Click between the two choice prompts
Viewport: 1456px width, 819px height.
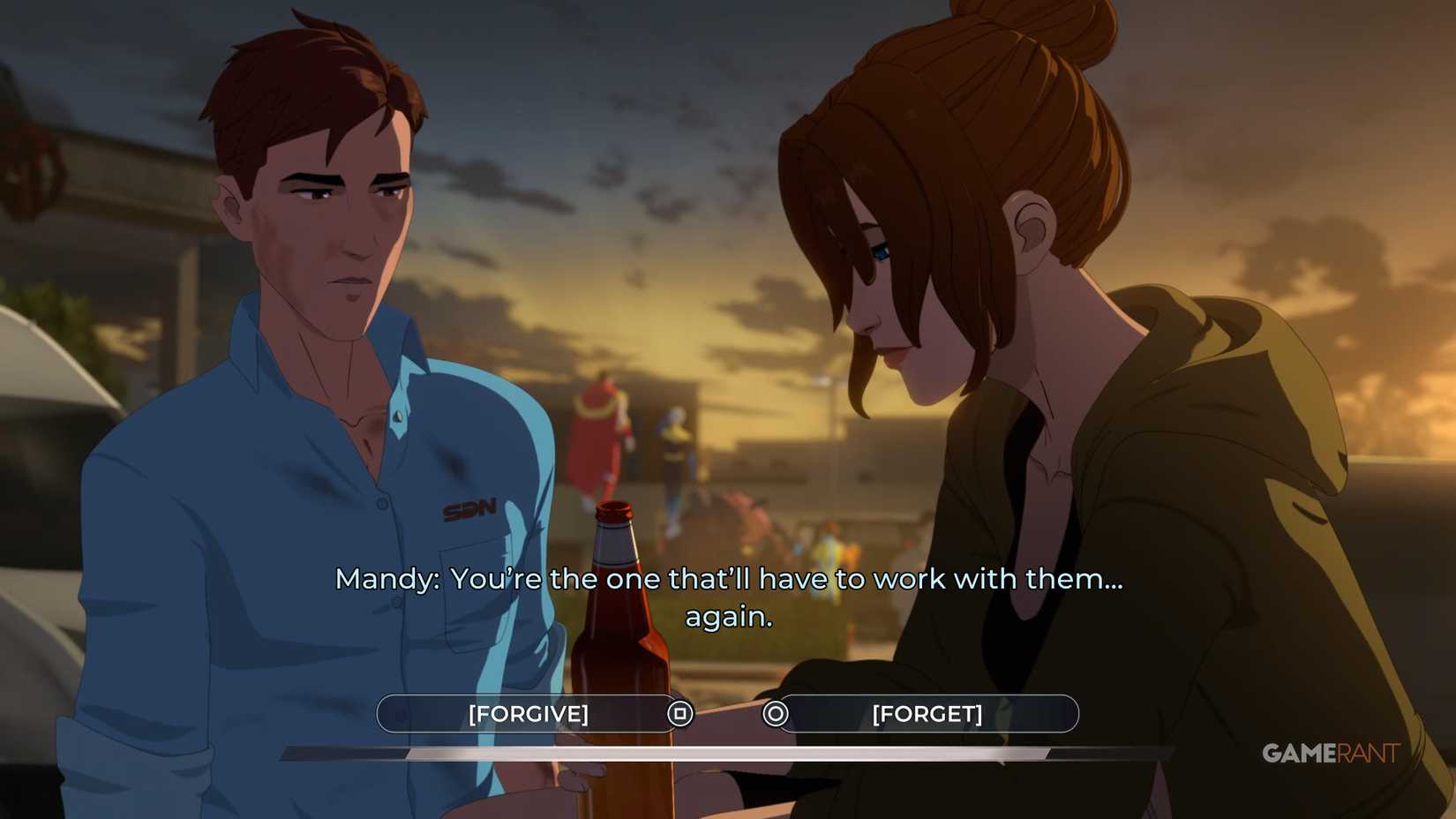[728, 713]
